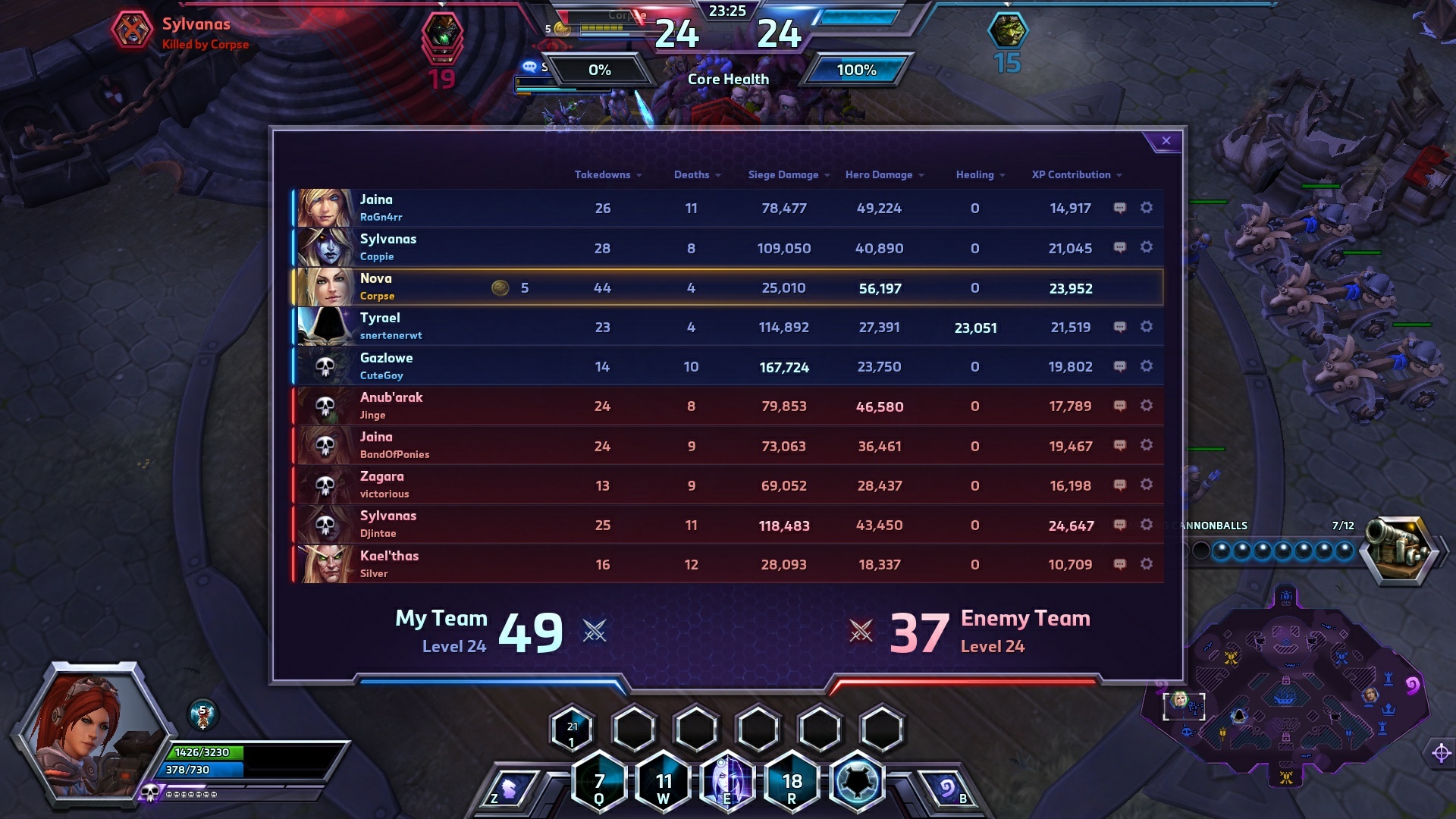Screen dimensions: 1456x819
Task: Open gear options for Kael'thas Silver
Action: pyautogui.click(x=1147, y=564)
